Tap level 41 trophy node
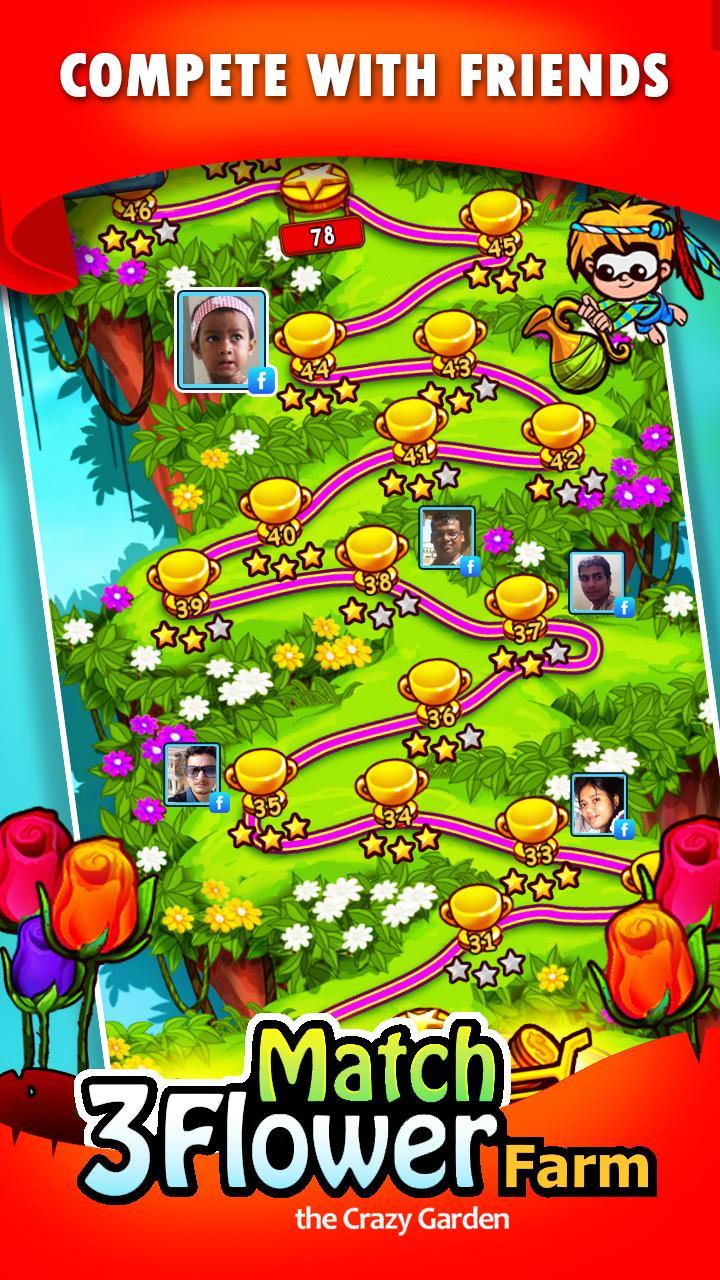720x1280 pixels. (x=412, y=427)
